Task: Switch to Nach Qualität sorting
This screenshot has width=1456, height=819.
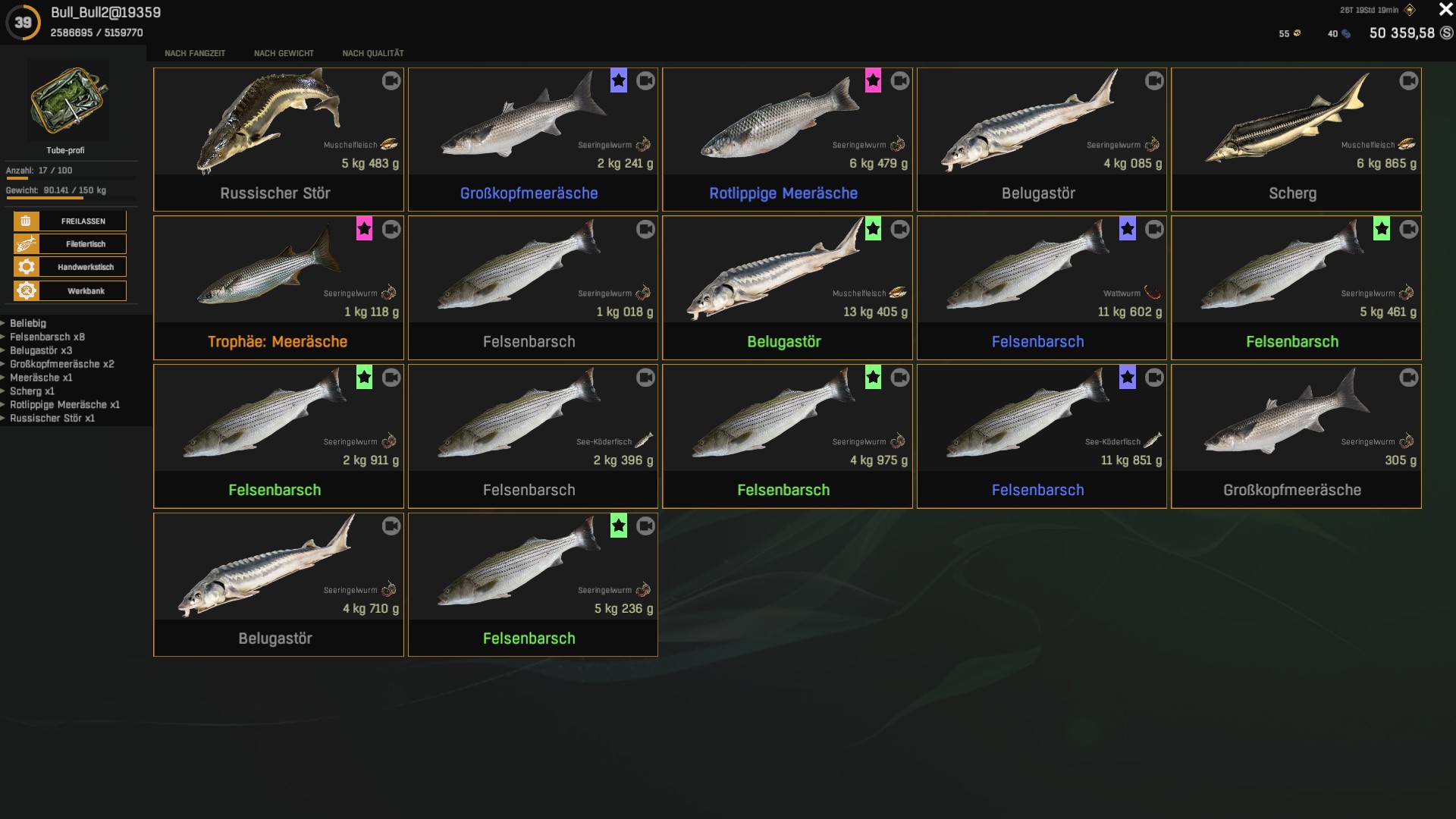Action: click(372, 53)
